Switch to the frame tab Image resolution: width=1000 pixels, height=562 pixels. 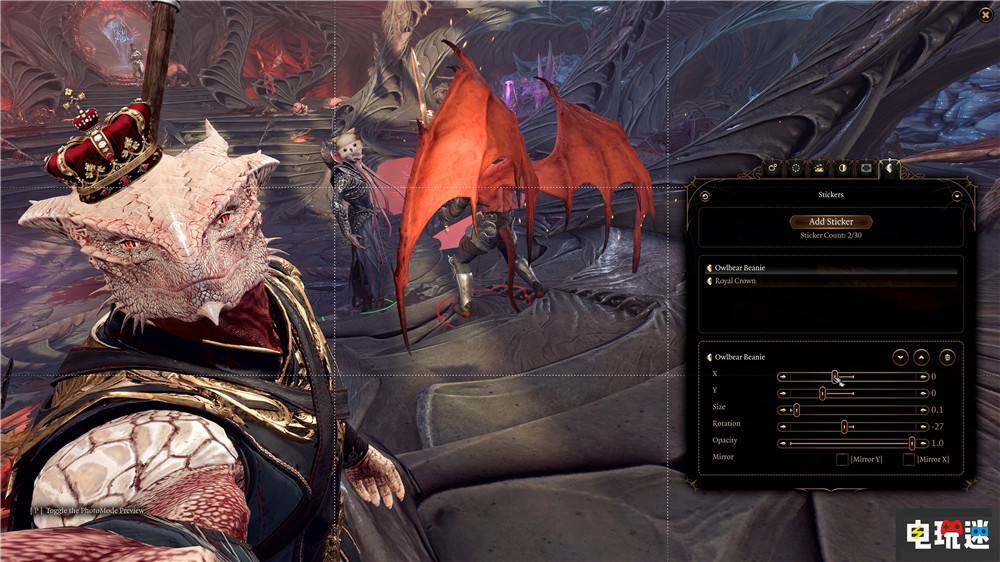[866, 168]
